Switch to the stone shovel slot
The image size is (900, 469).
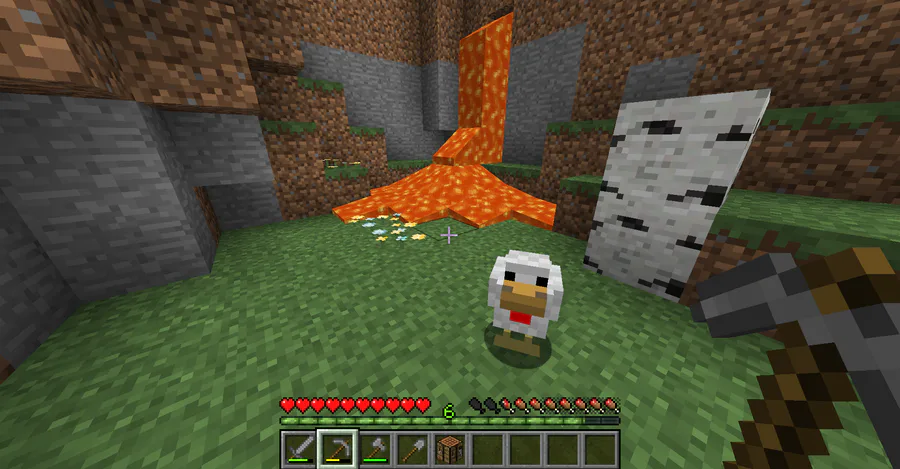pos(411,449)
